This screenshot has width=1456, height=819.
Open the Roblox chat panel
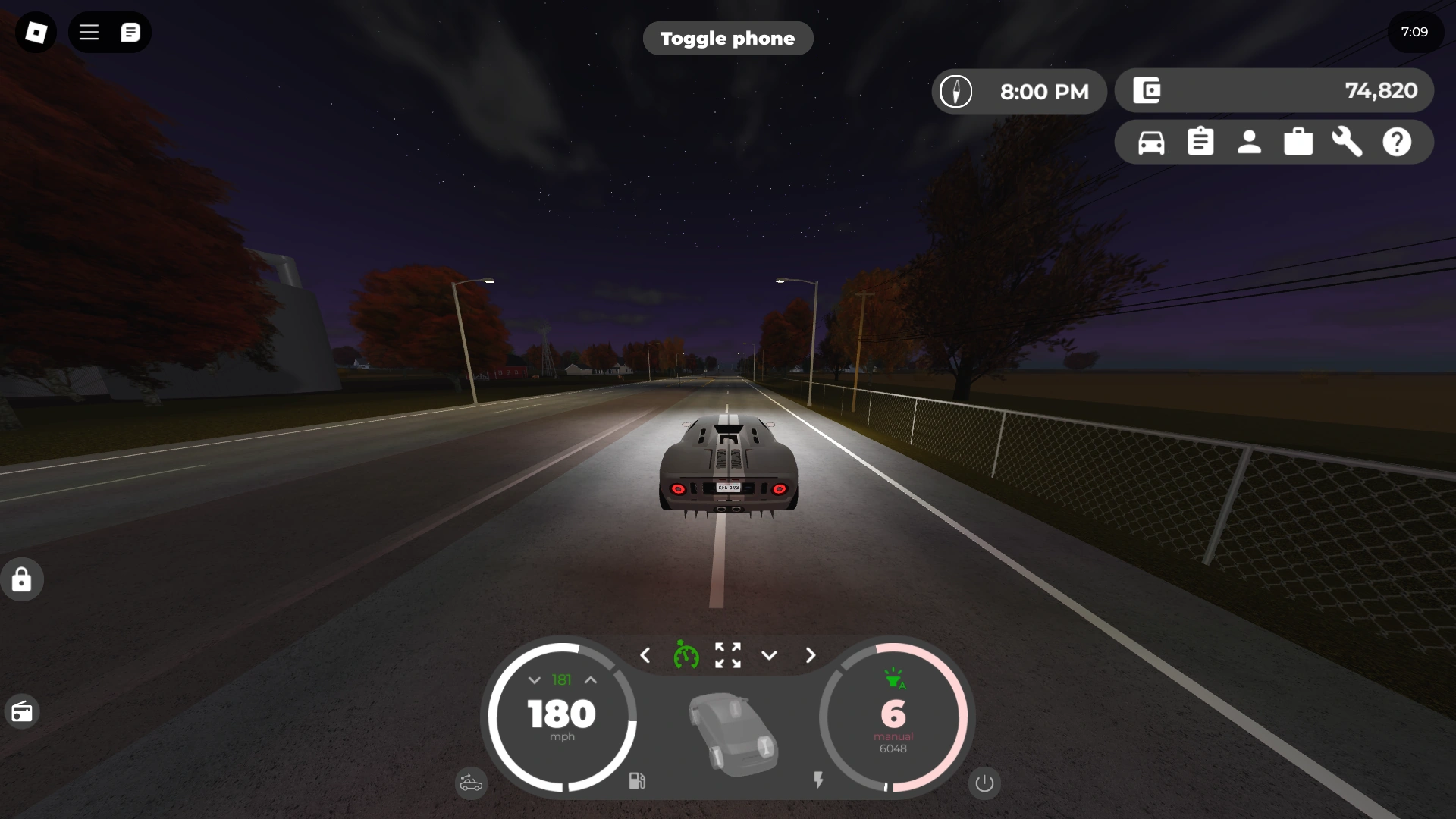130,32
